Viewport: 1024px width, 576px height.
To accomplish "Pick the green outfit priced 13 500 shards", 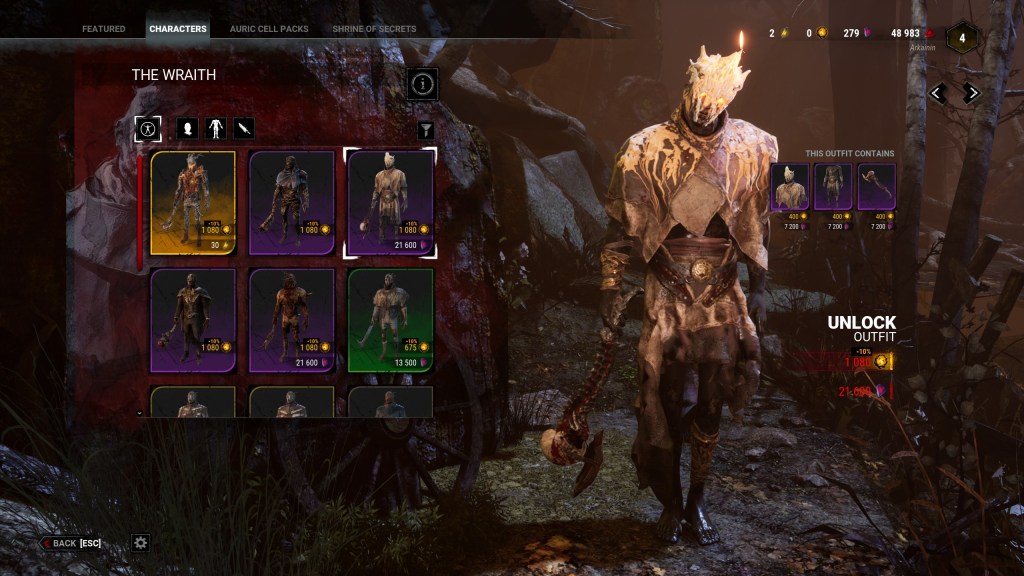I will [390, 320].
